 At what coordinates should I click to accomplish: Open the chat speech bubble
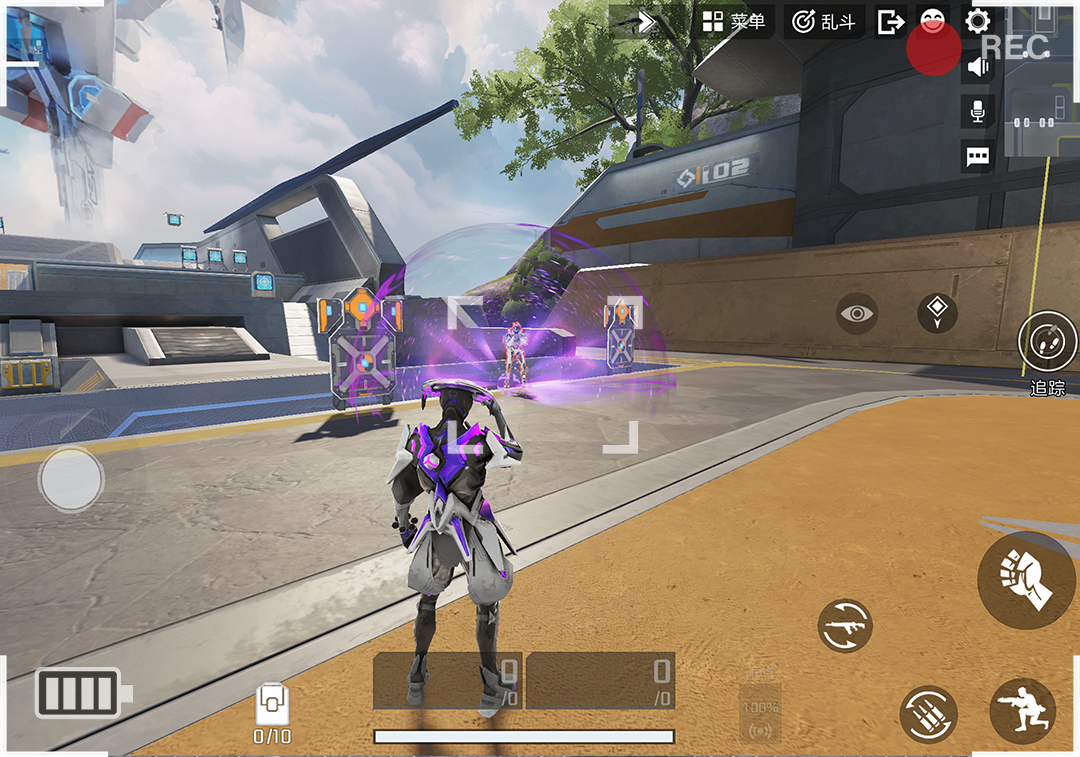tap(977, 156)
